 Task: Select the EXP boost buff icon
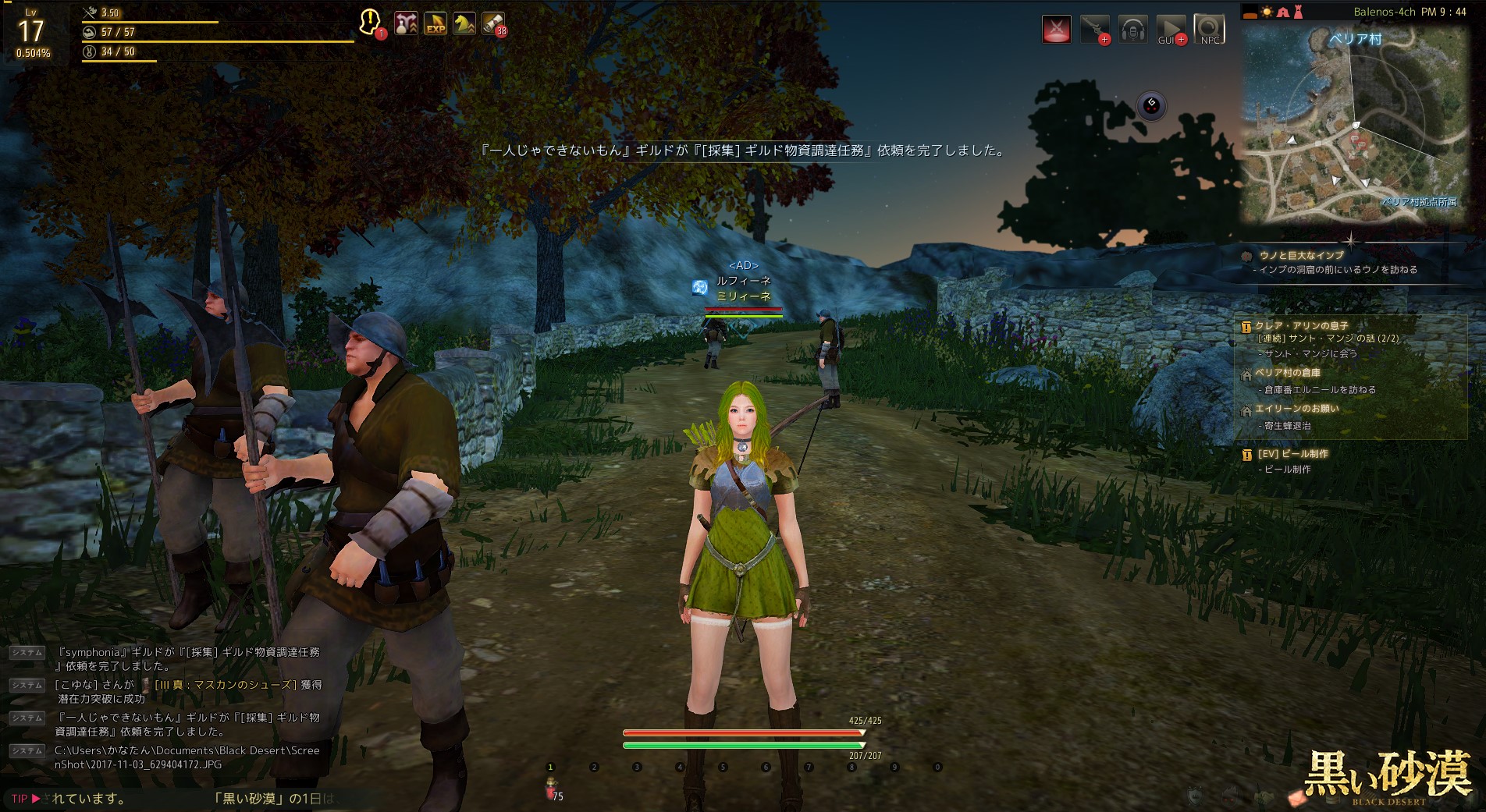pyautogui.click(x=435, y=23)
